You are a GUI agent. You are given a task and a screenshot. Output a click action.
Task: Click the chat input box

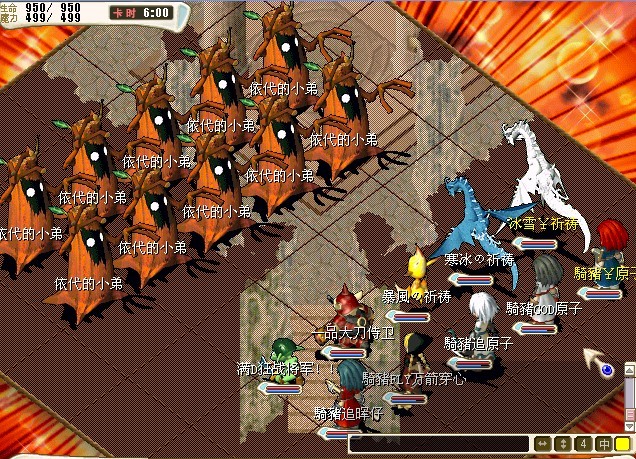438,443
